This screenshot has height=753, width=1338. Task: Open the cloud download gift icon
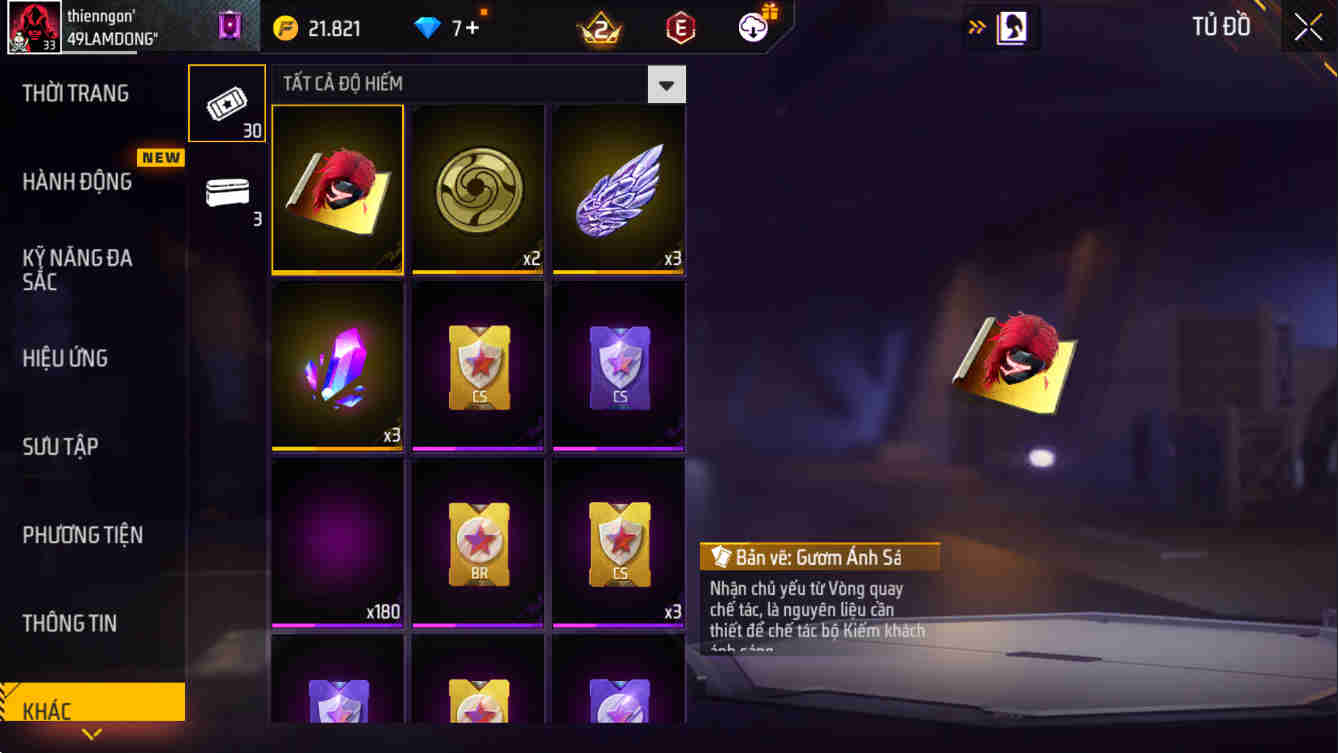point(753,27)
